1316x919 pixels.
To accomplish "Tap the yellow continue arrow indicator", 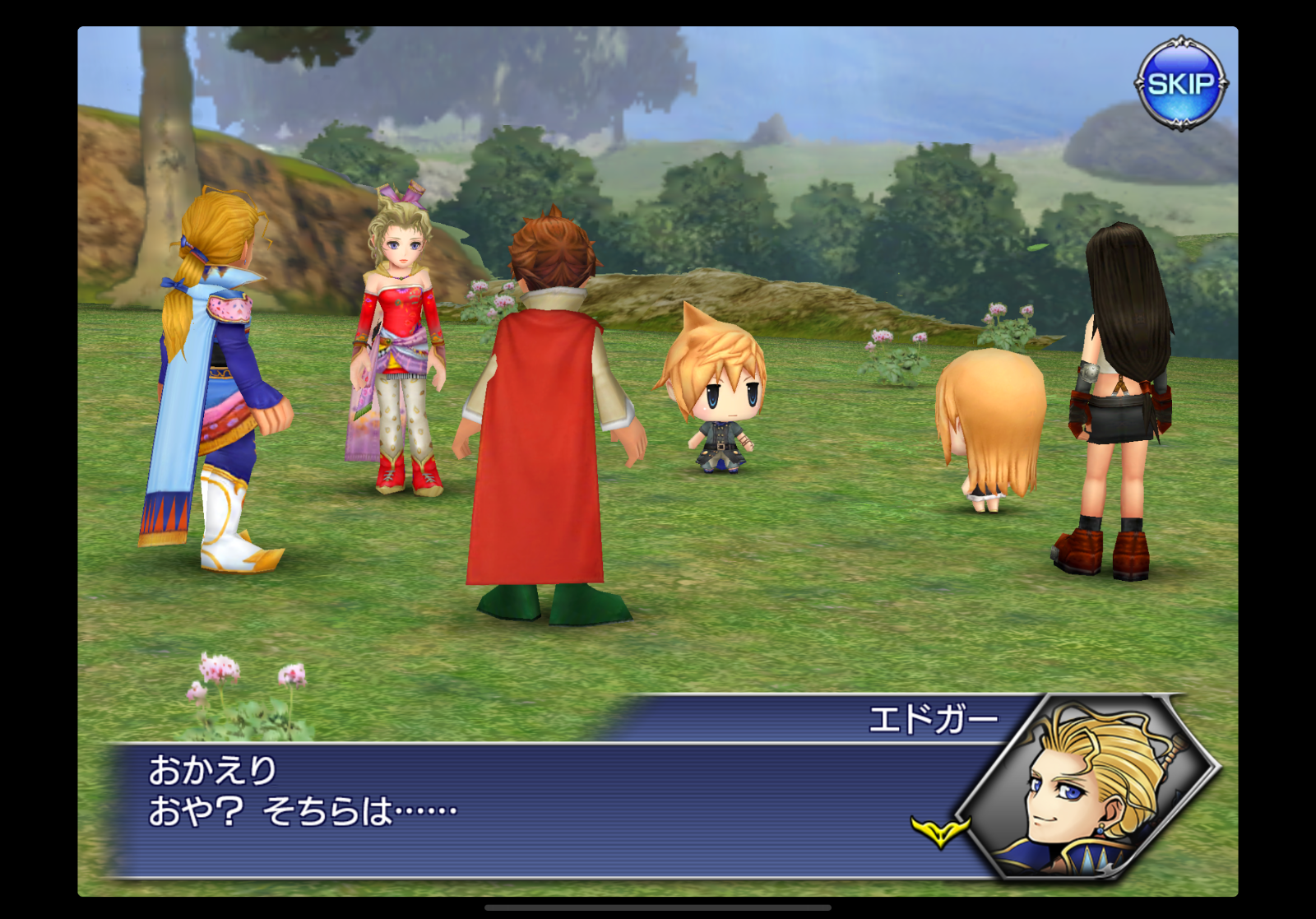I will coord(939,831).
